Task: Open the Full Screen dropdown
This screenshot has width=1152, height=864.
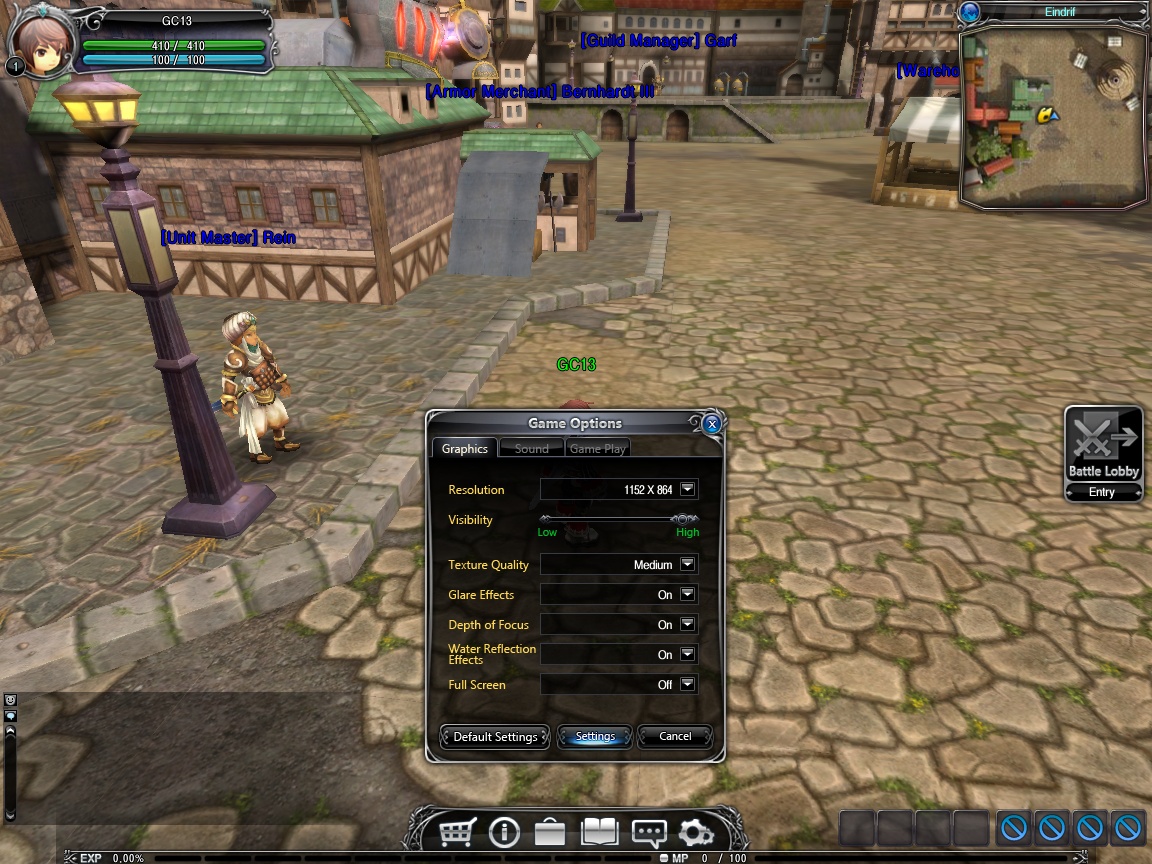Action: (687, 684)
